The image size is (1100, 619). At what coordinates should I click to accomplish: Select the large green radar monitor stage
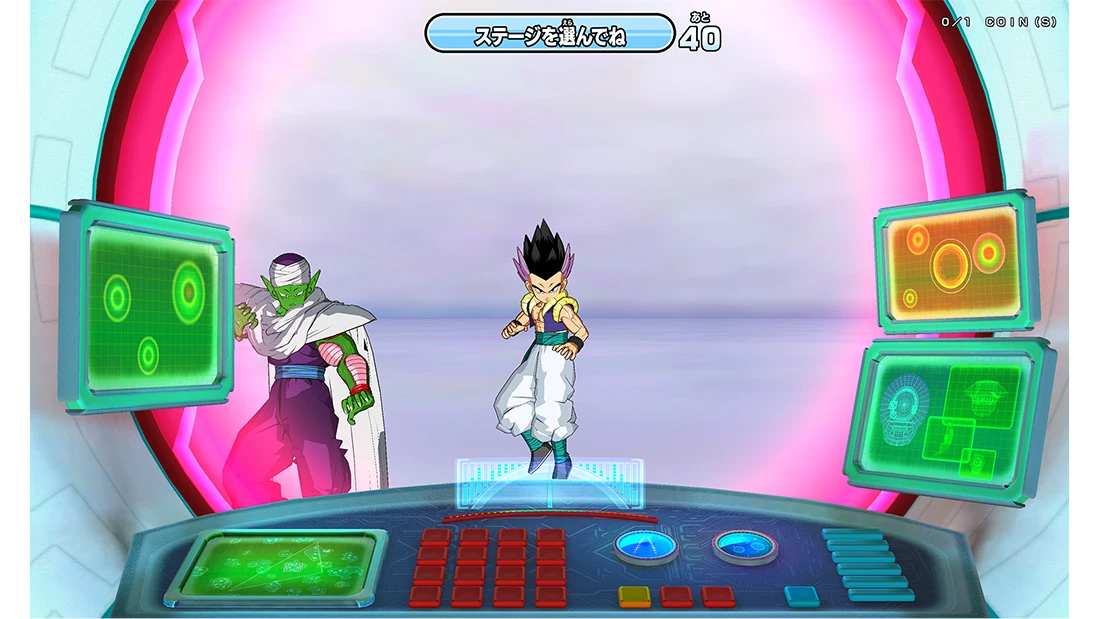coord(150,306)
